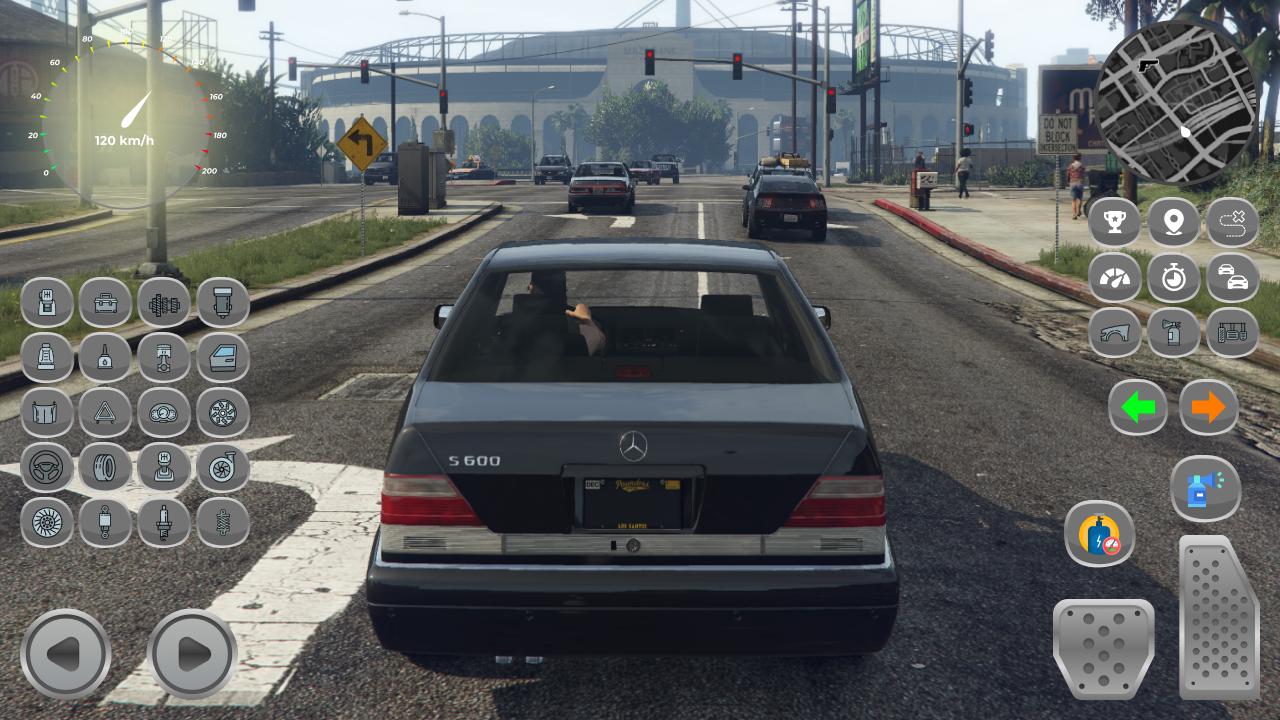Tap the tall accelerator pedal

pyautogui.click(x=1218, y=616)
